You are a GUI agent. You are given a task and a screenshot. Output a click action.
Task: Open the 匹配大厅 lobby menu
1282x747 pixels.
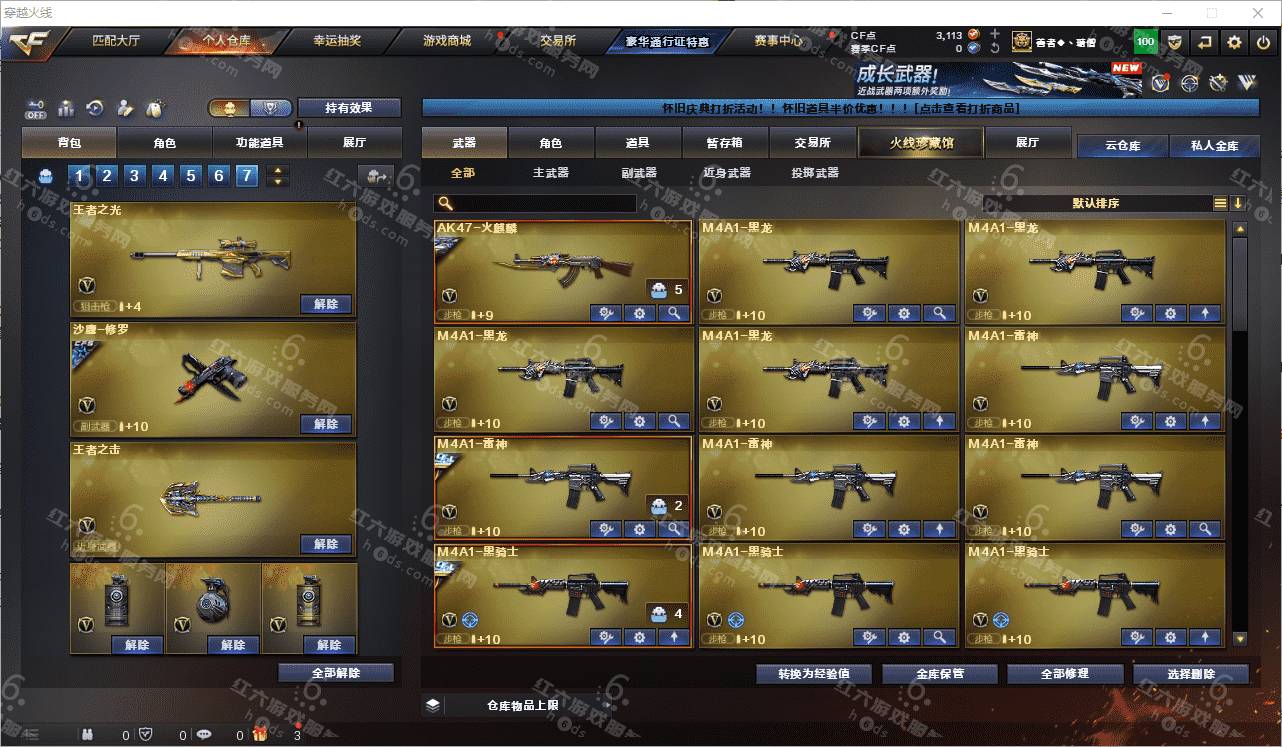pyautogui.click(x=116, y=42)
